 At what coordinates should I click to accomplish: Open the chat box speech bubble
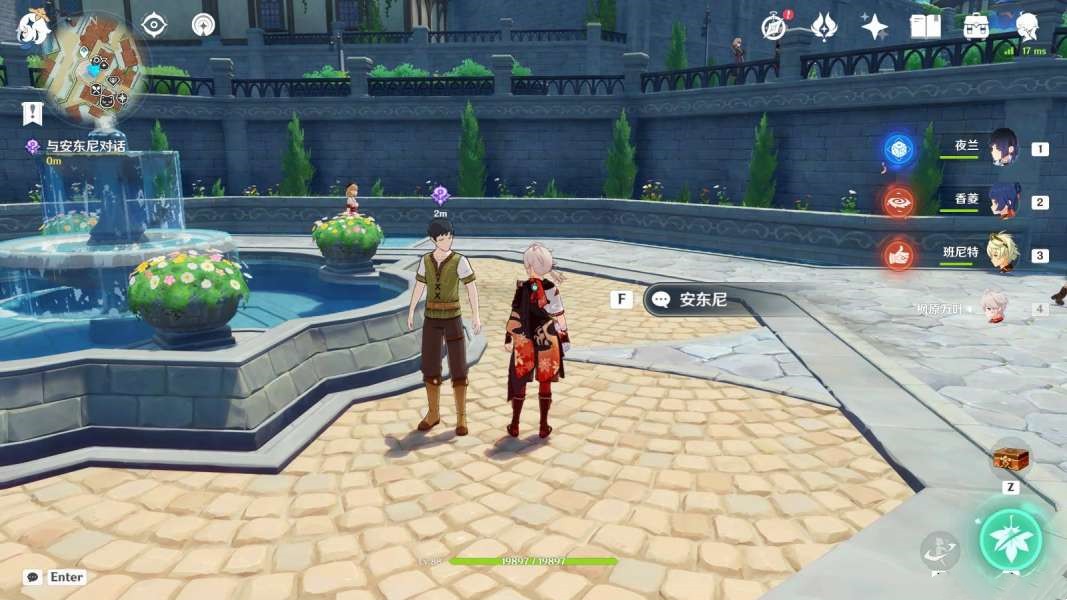pos(33,577)
